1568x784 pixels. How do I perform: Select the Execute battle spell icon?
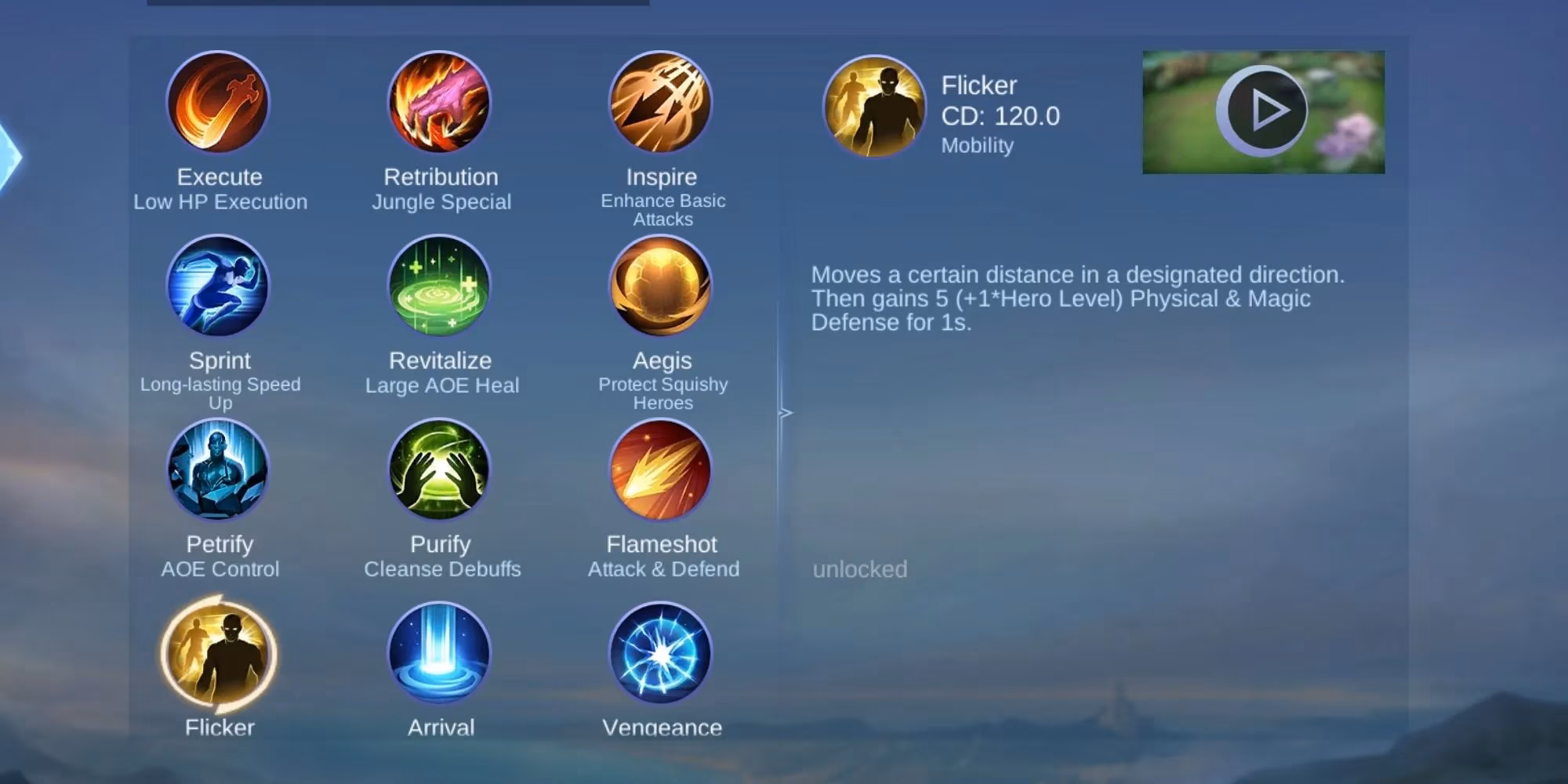tap(218, 104)
